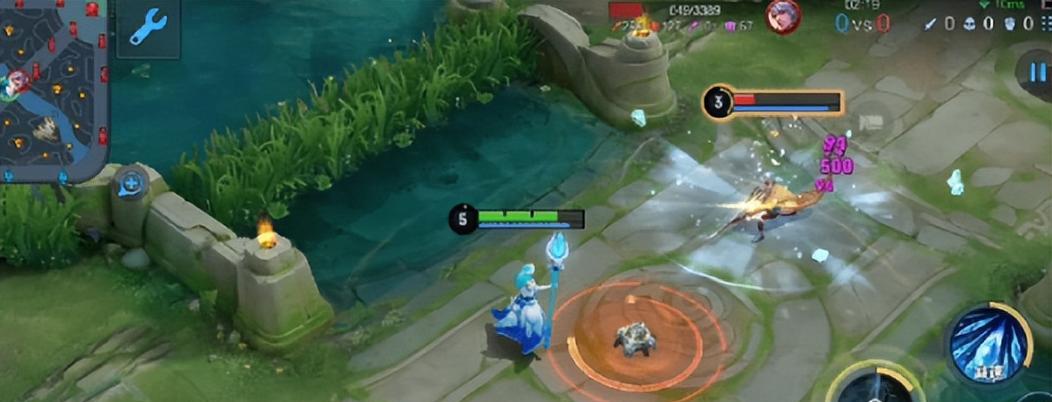The width and height of the screenshot is (1052, 402).
Task: Open settings with the blue wrench icon
Action: point(148,28)
